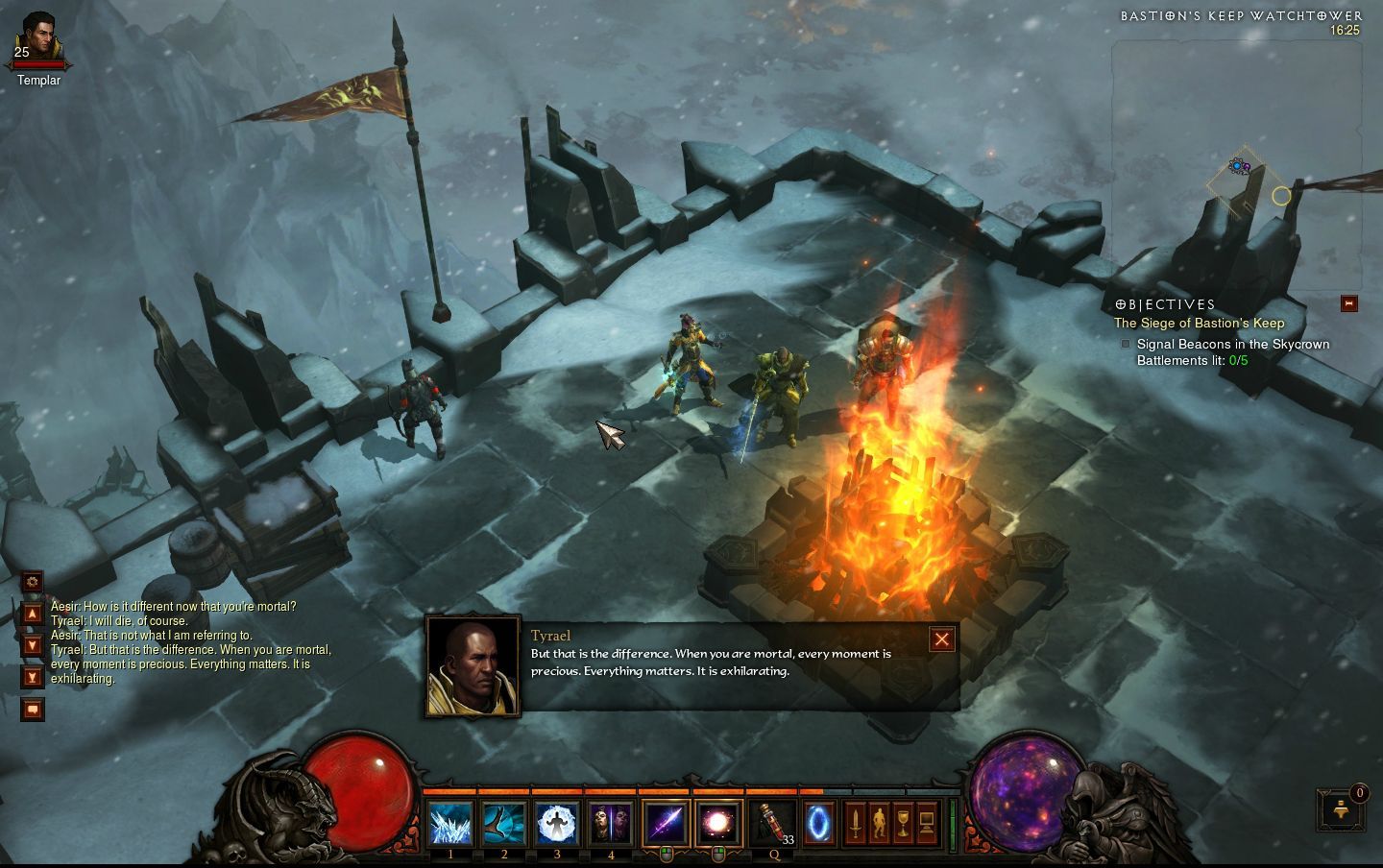1383x868 pixels.
Task: Cast the Spectral Blade left-mouse skill
Action: (x=665, y=822)
